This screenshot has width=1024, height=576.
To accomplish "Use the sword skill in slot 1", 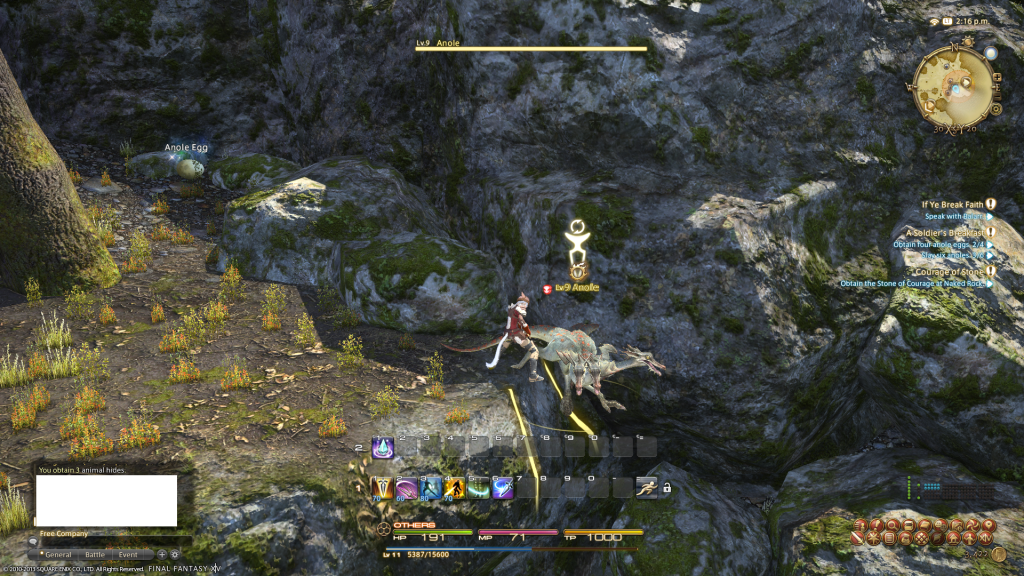I will (x=382, y=488).
